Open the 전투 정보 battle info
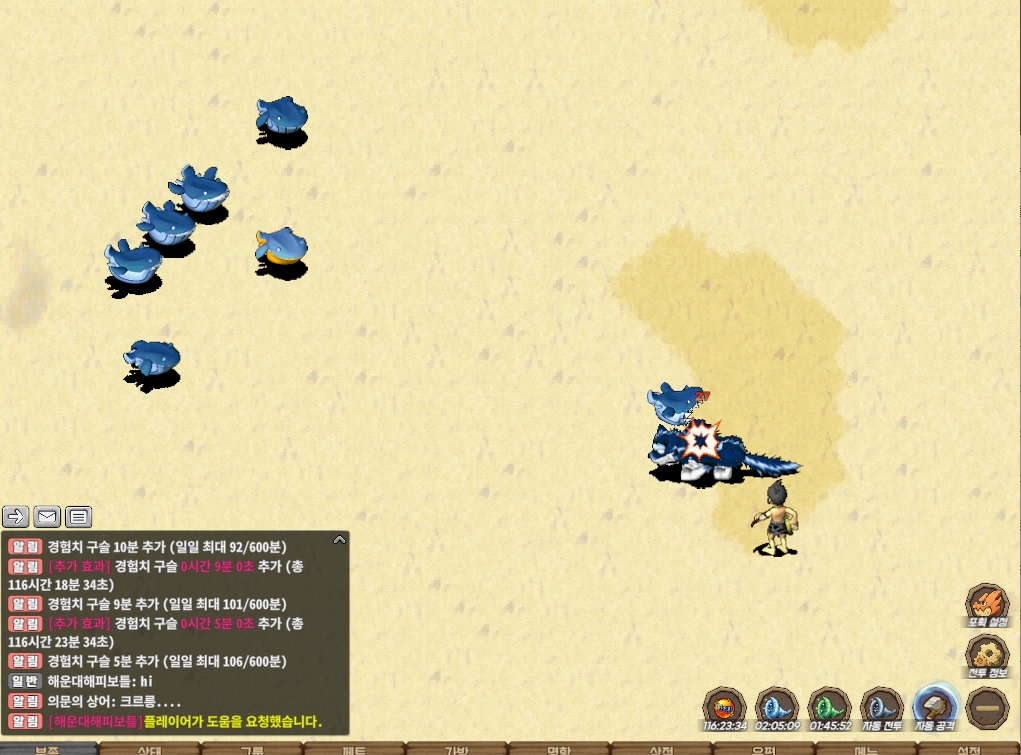Screen dimensions: 1021x755 [x=986, y=658]
